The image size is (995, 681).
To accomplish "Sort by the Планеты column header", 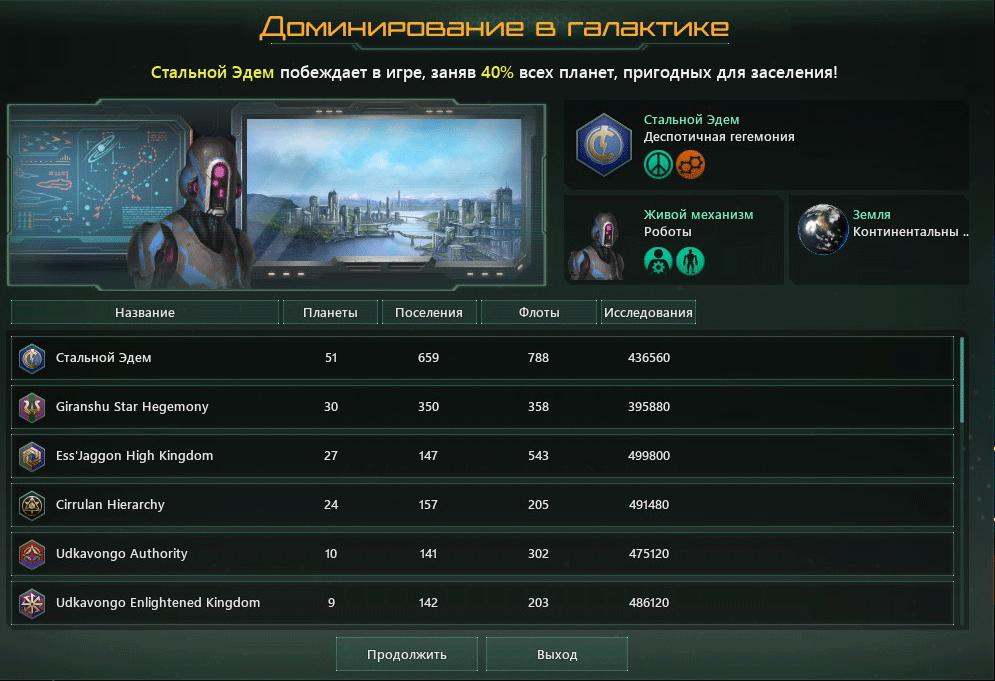I will [x=330, y=313].
